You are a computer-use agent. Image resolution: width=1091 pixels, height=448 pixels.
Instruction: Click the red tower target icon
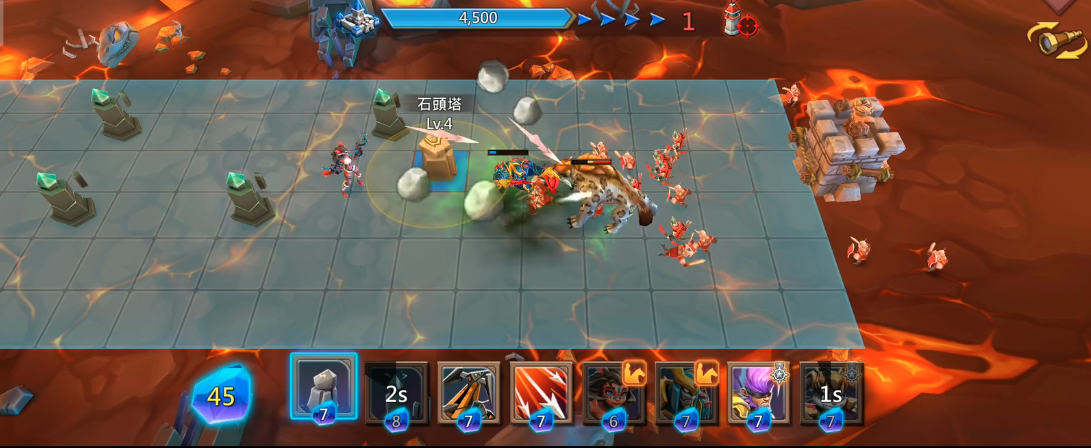tap(740, 20)
